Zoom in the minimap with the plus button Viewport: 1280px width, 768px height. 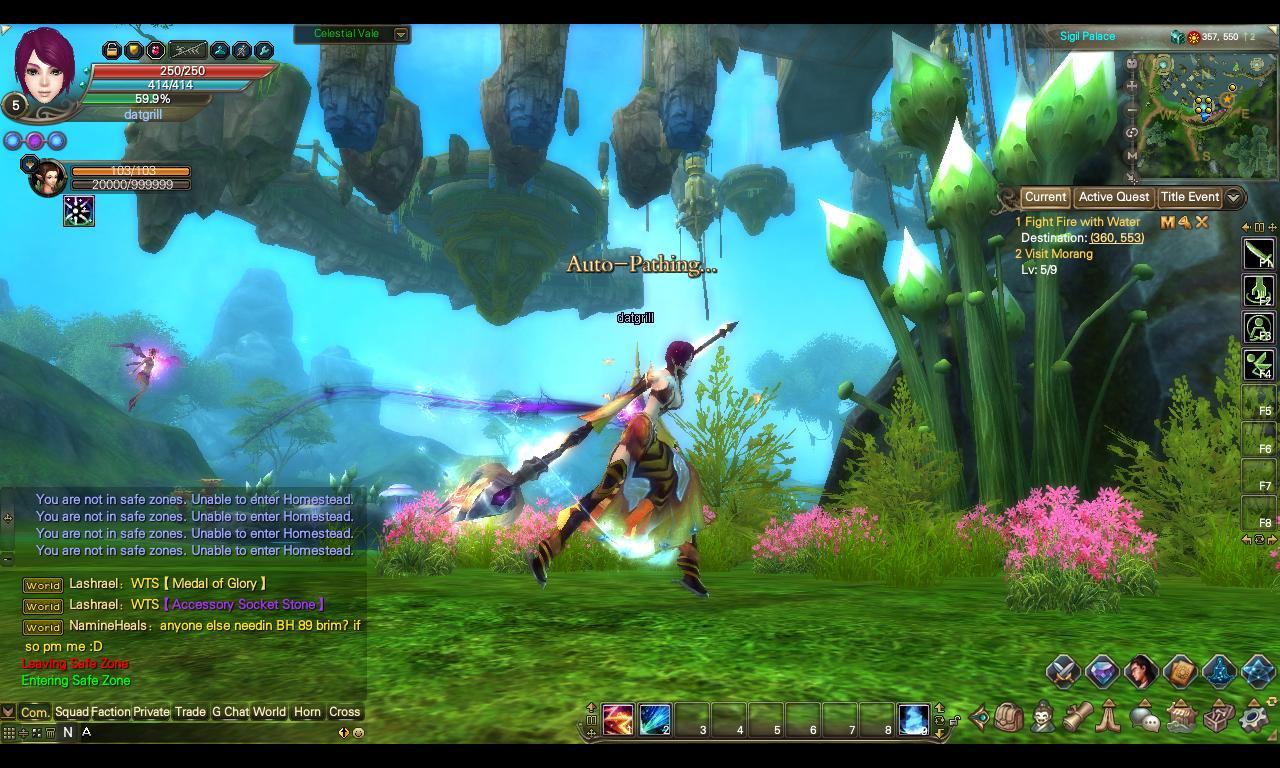click(1132, 86)
